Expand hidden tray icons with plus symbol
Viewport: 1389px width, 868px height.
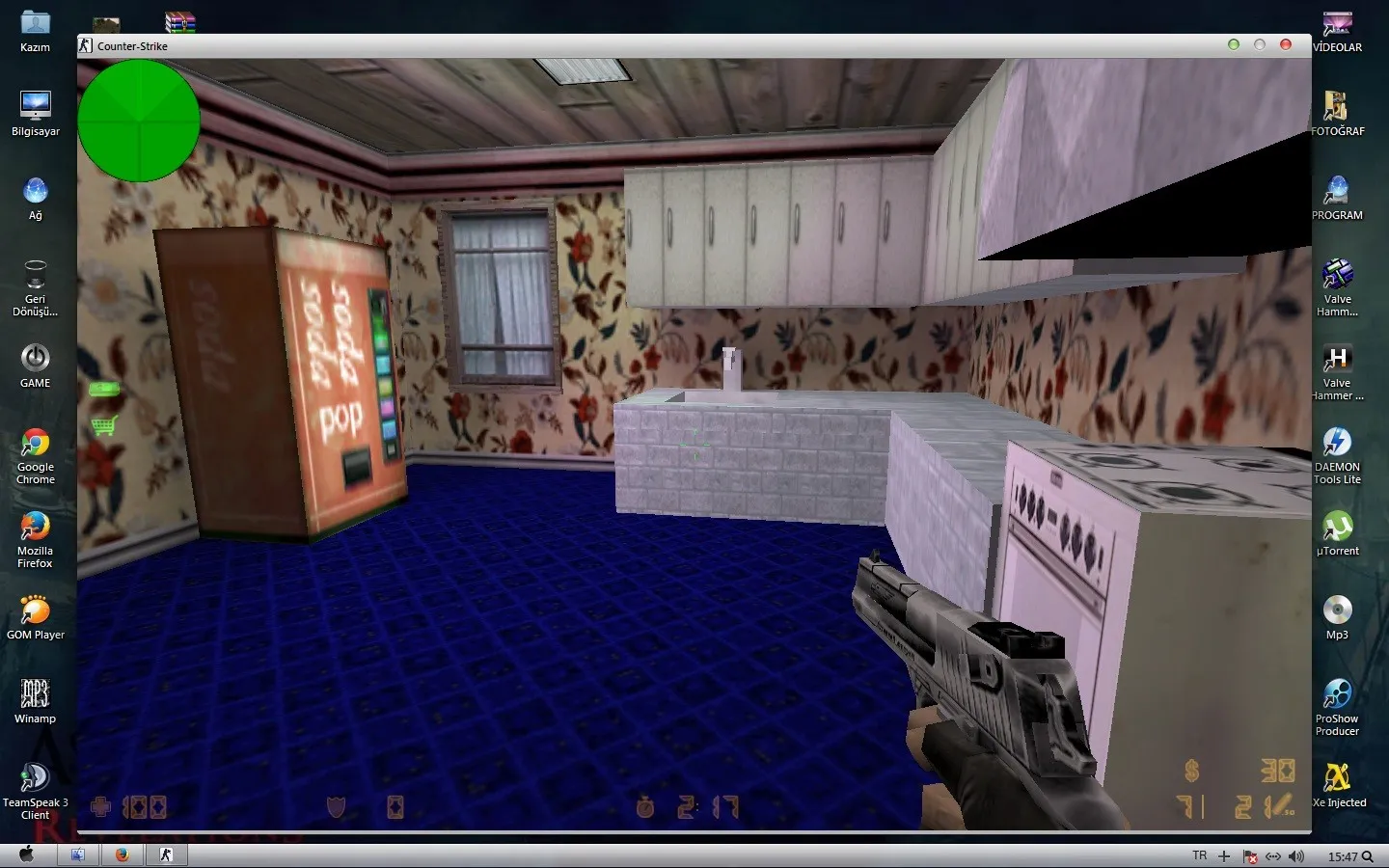[x=1223, y=855]
